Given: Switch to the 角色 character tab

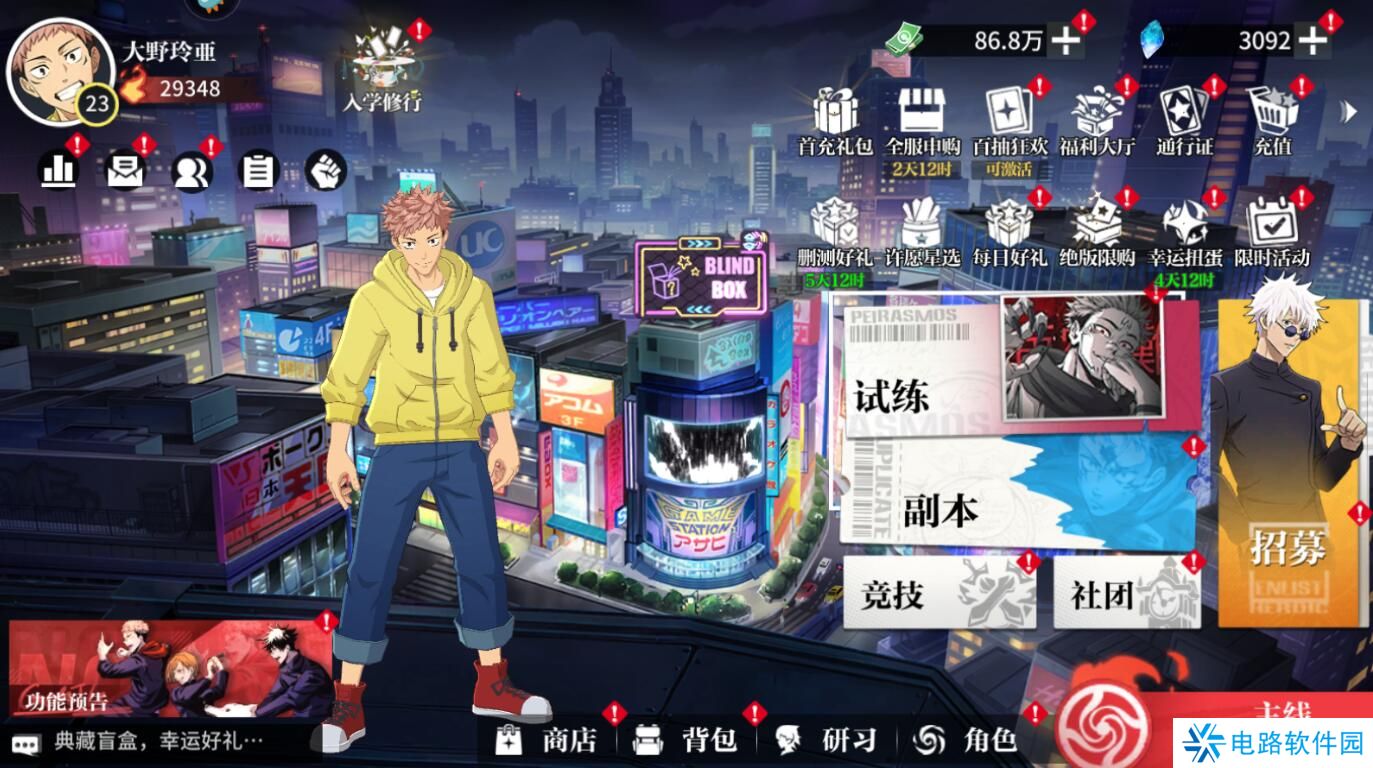Looking at the screenshot, I should 962,742.
